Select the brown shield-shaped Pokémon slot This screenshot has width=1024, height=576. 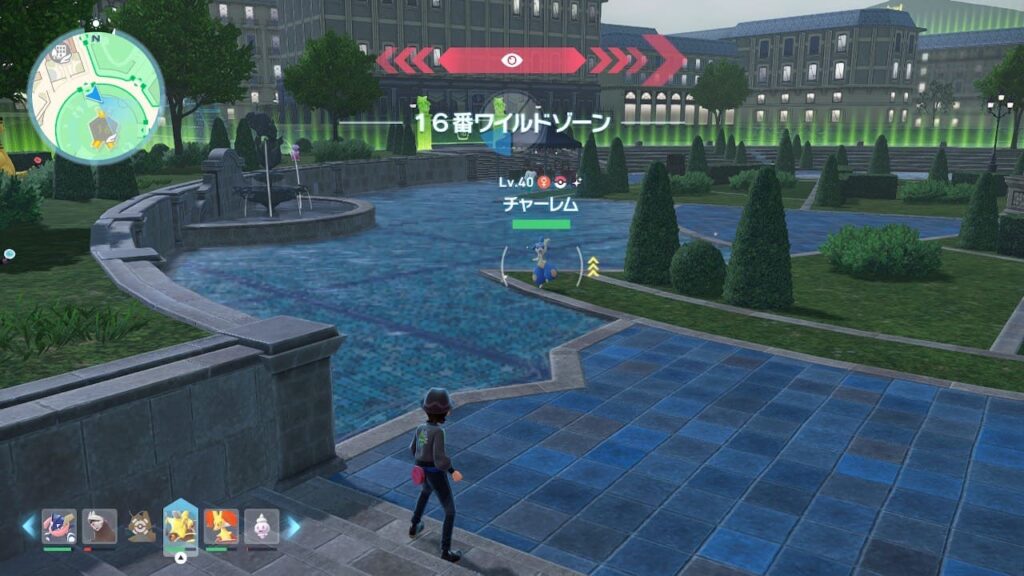point(140,526)
